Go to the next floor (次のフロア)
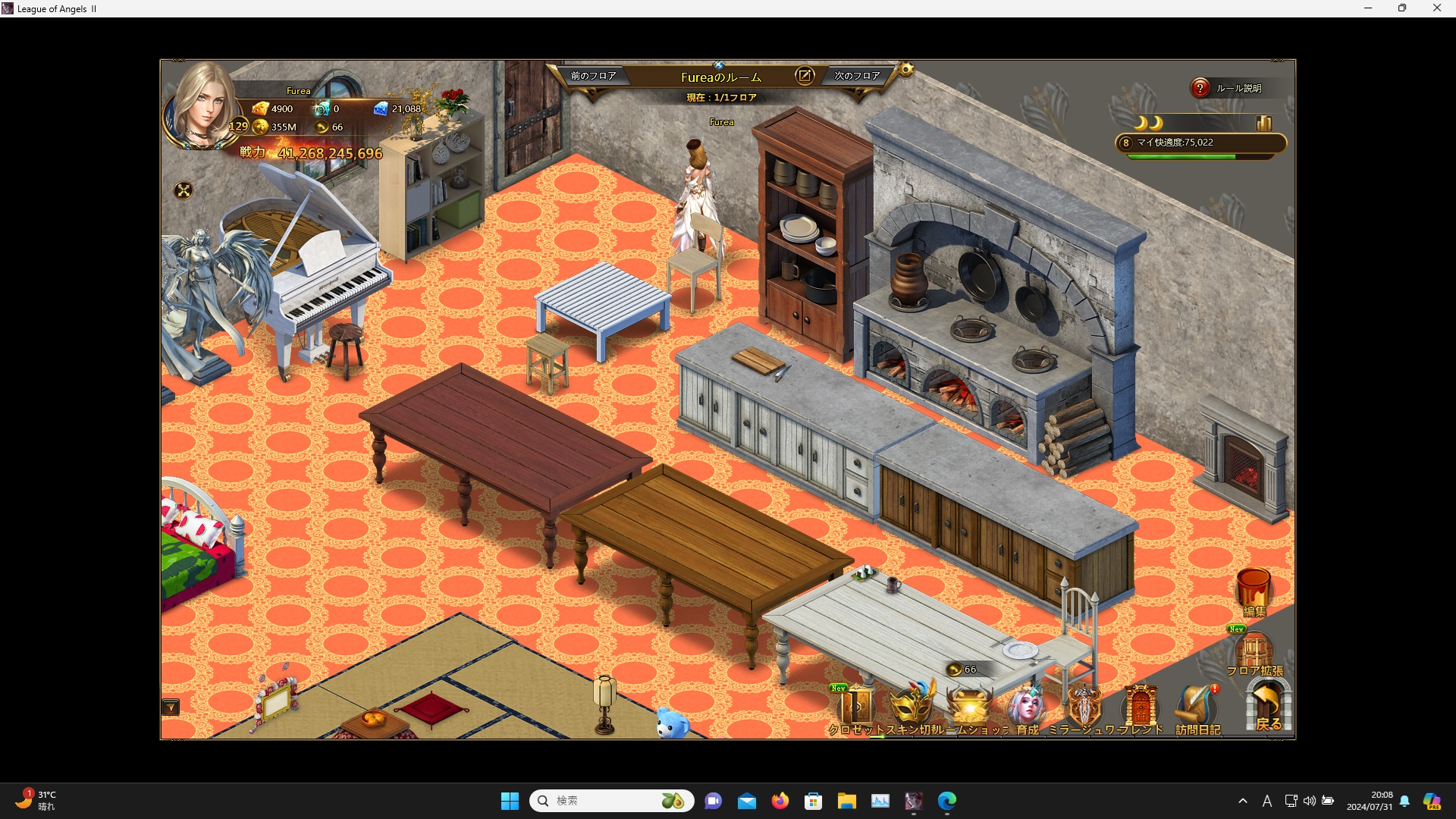The image size is (1456, 819). pos(857,76)
